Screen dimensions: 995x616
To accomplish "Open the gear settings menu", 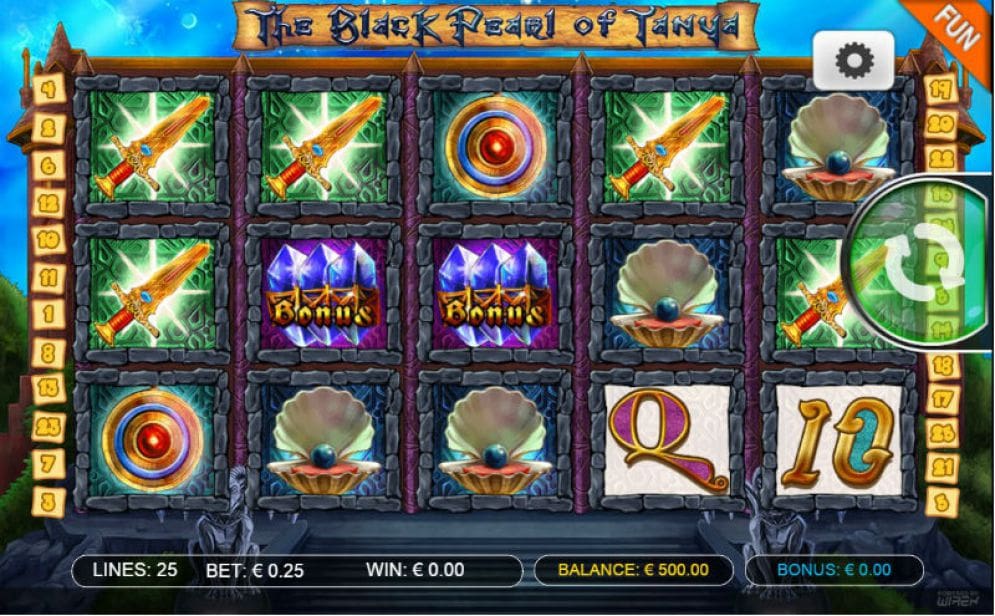I will click(852, 62).
